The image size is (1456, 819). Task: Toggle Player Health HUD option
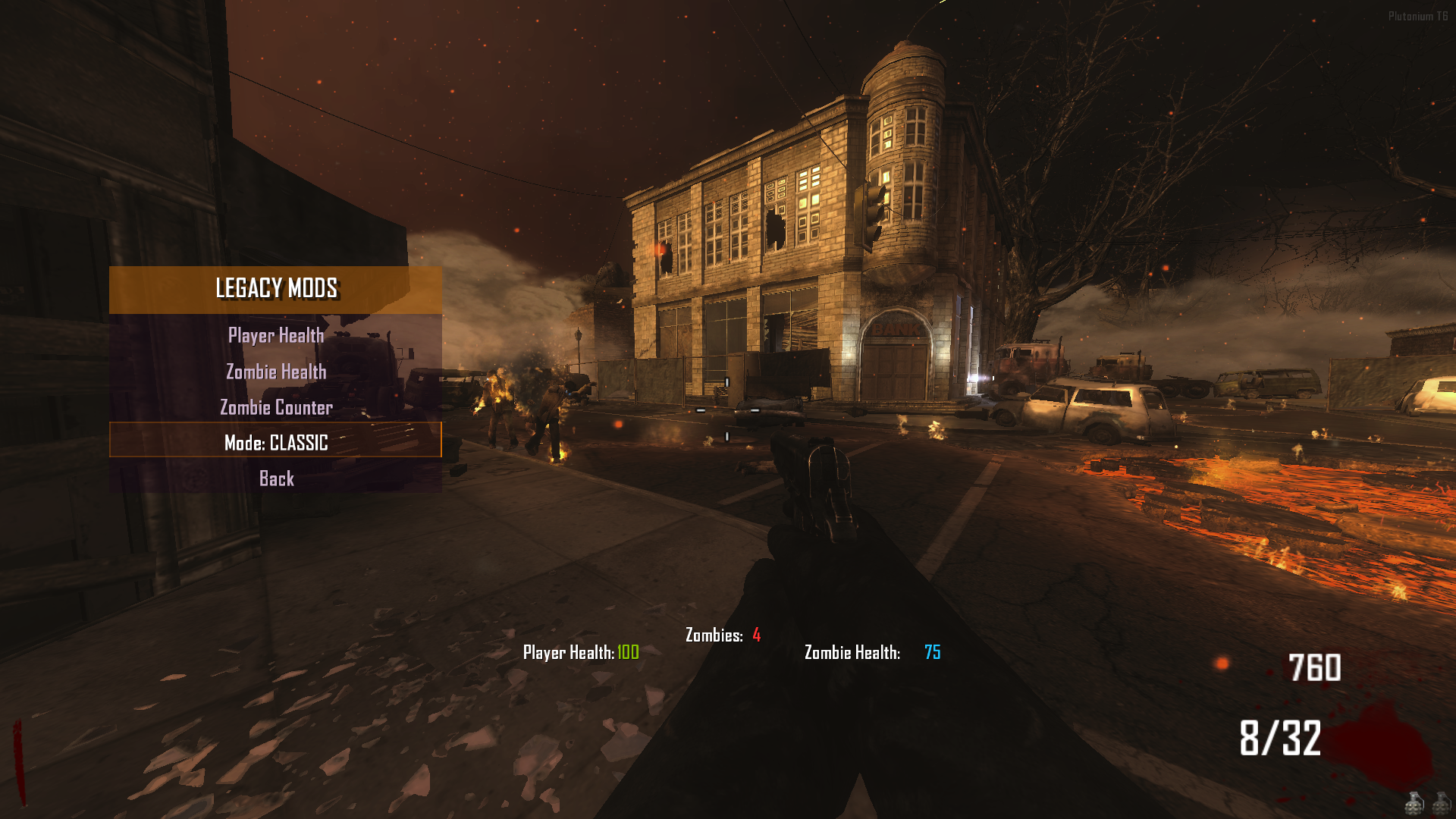click(x=275, y=336)
